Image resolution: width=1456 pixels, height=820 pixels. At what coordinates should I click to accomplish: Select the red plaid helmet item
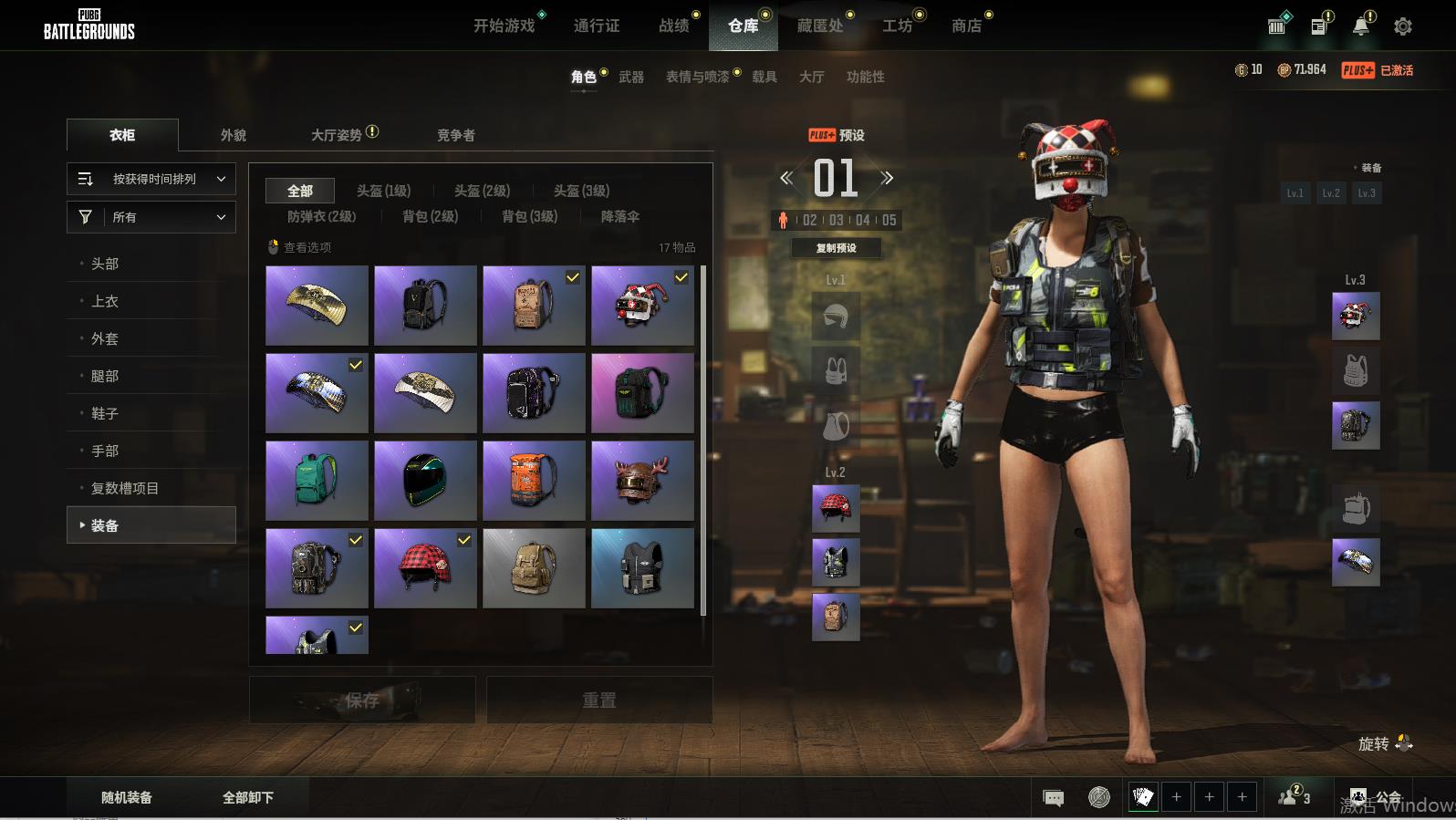pyautogui.click(x=425, y=568)
